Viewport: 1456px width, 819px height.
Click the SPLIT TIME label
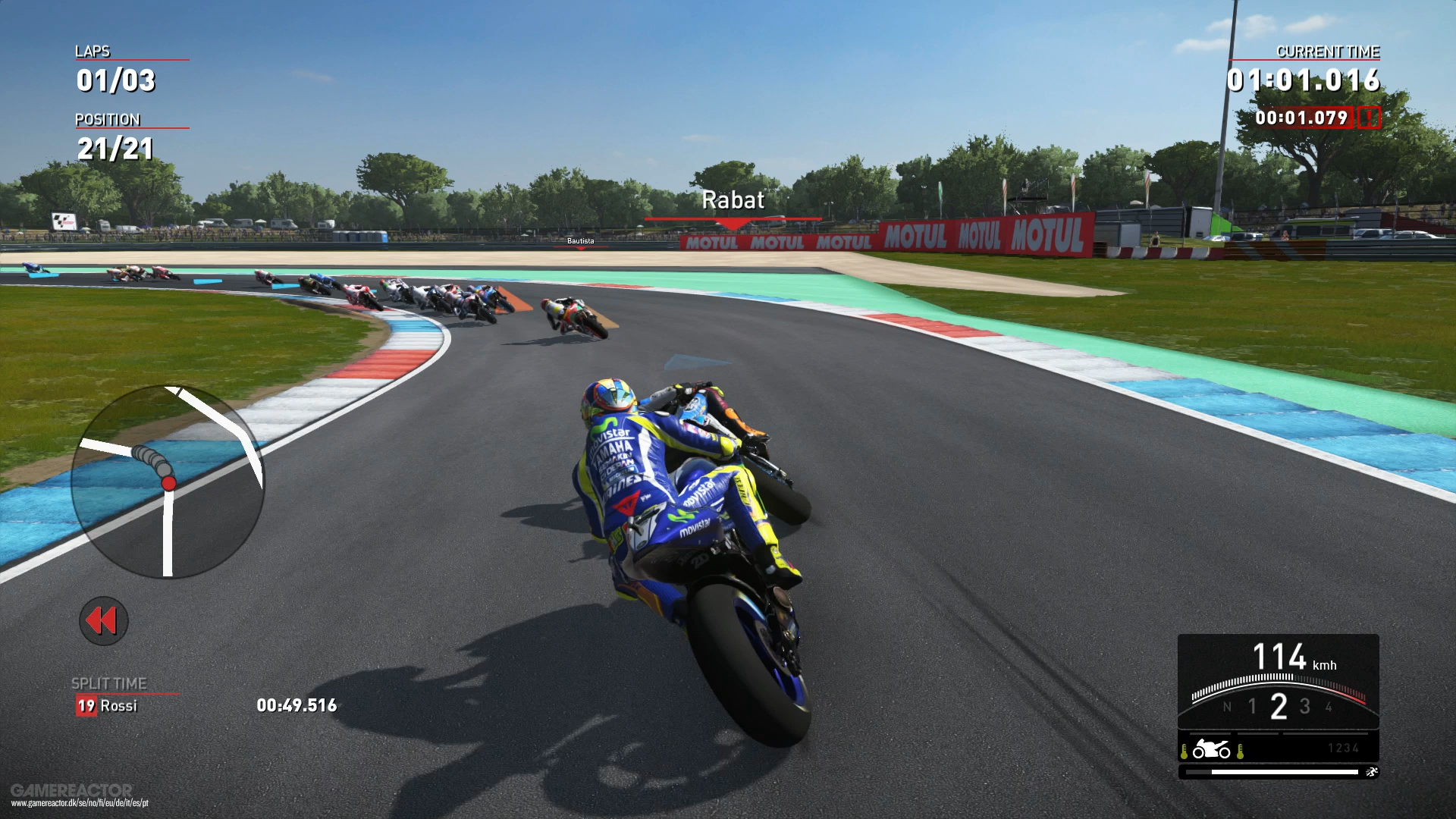(108, 682)
